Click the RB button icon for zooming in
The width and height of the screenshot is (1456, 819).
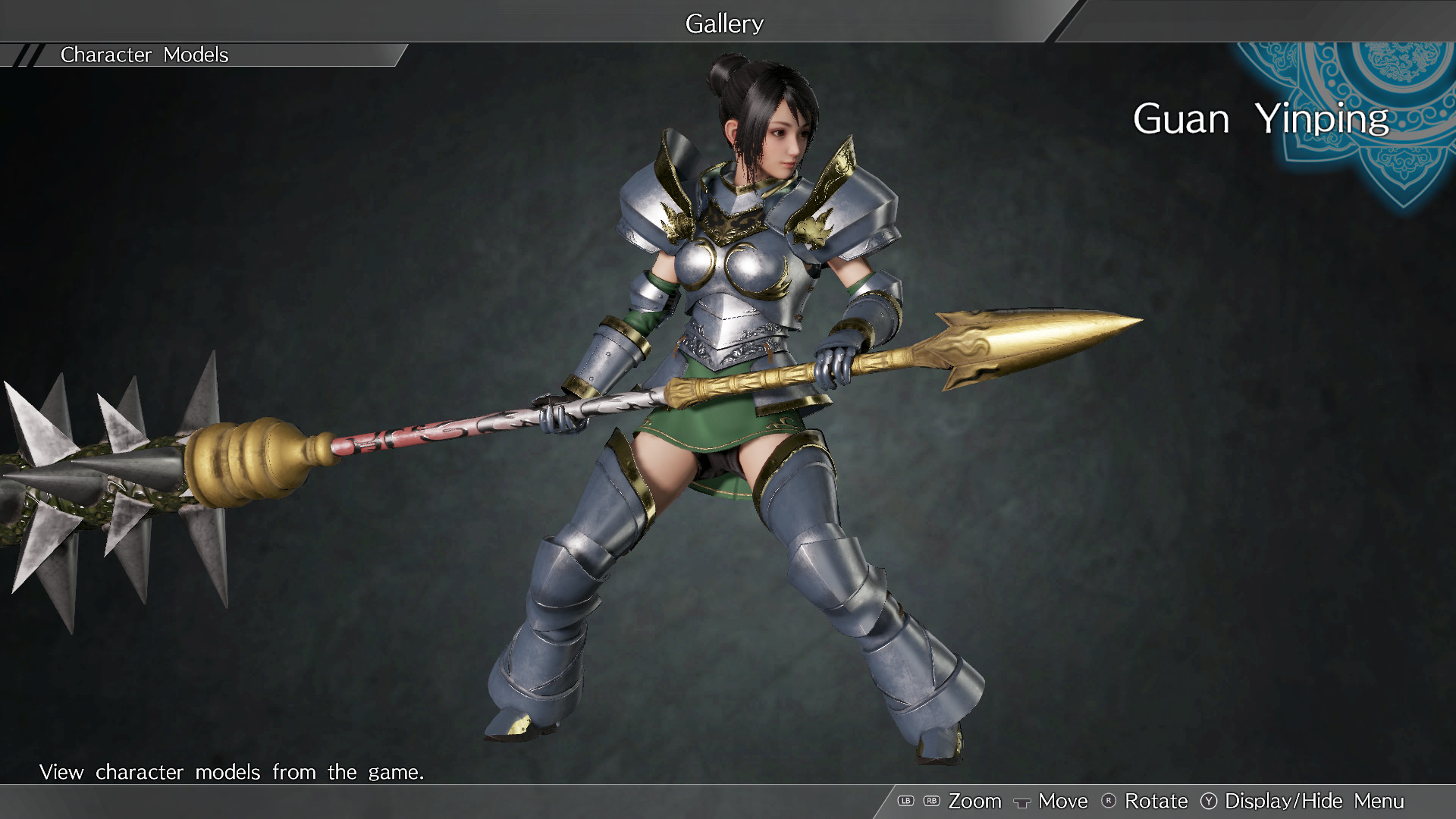tap(930, 801)
